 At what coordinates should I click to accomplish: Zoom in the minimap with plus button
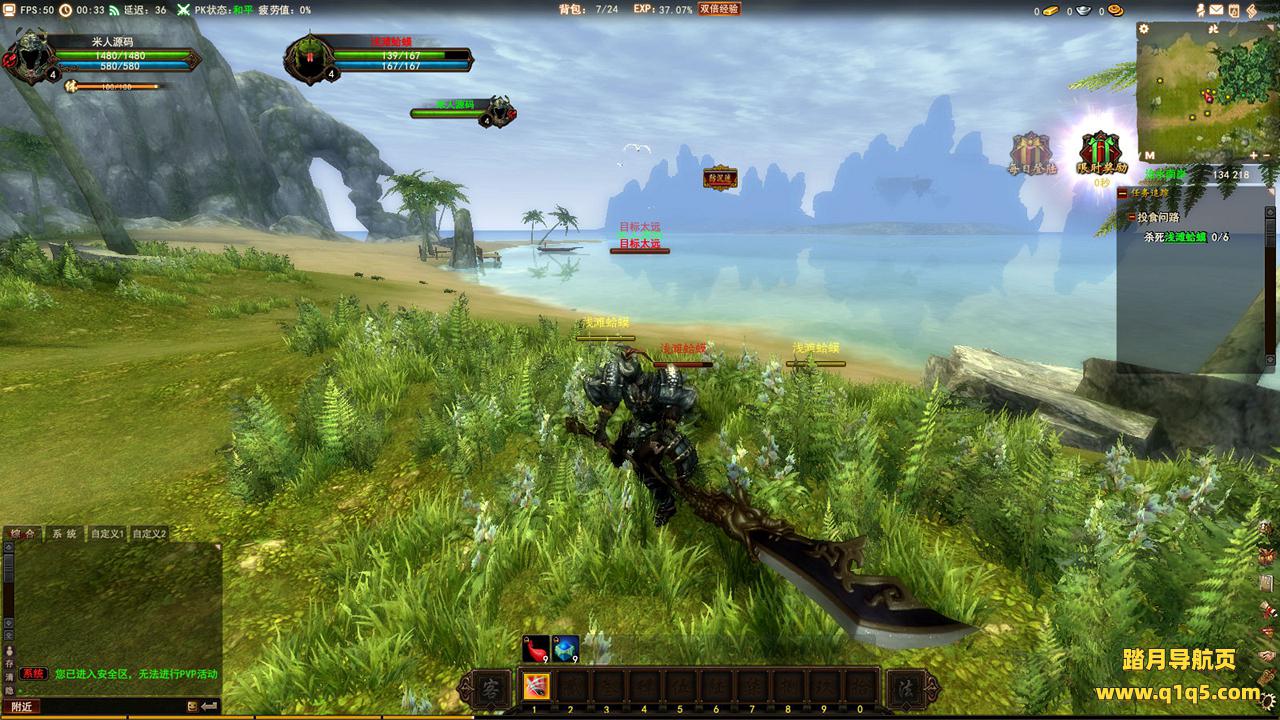tap(1255, 156)
